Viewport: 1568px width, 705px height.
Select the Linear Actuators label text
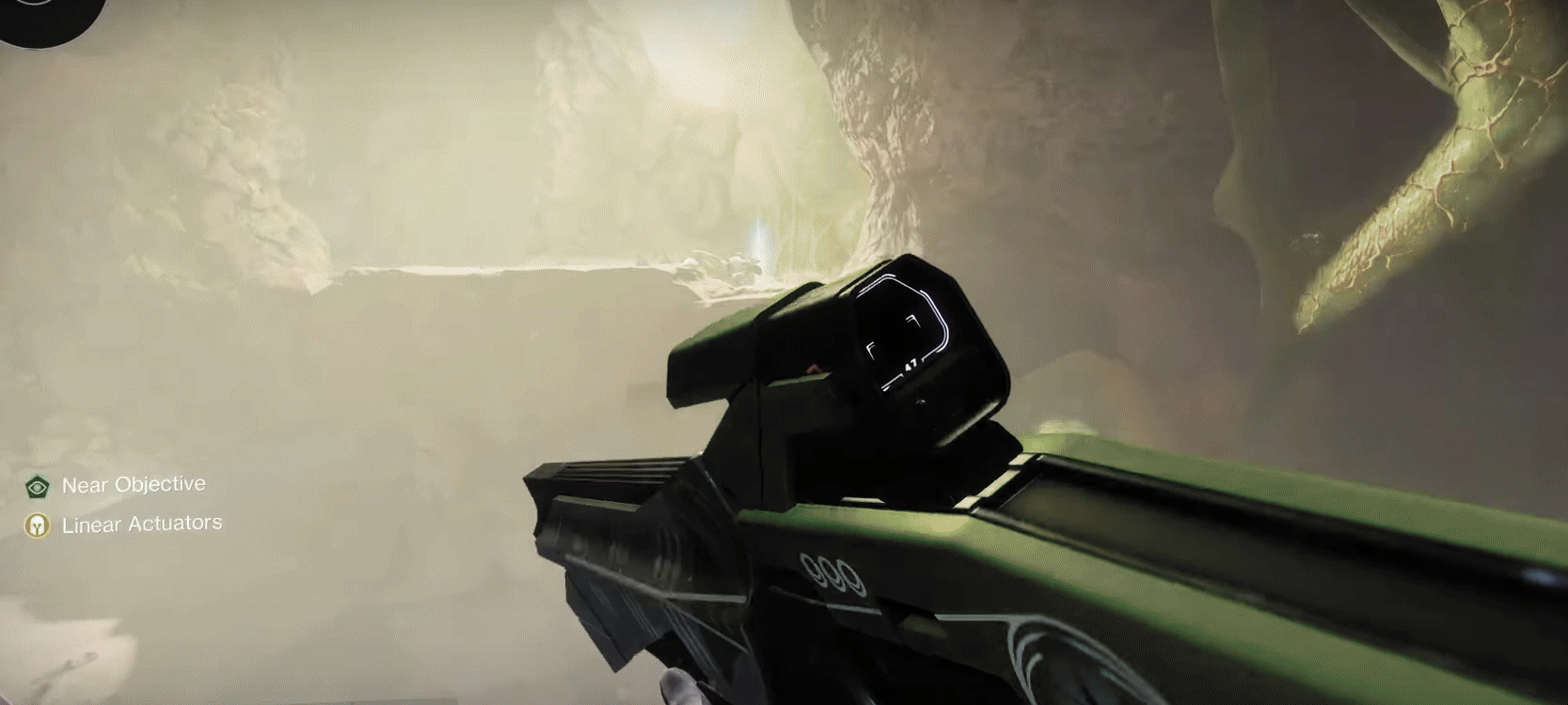coord(141,524)
